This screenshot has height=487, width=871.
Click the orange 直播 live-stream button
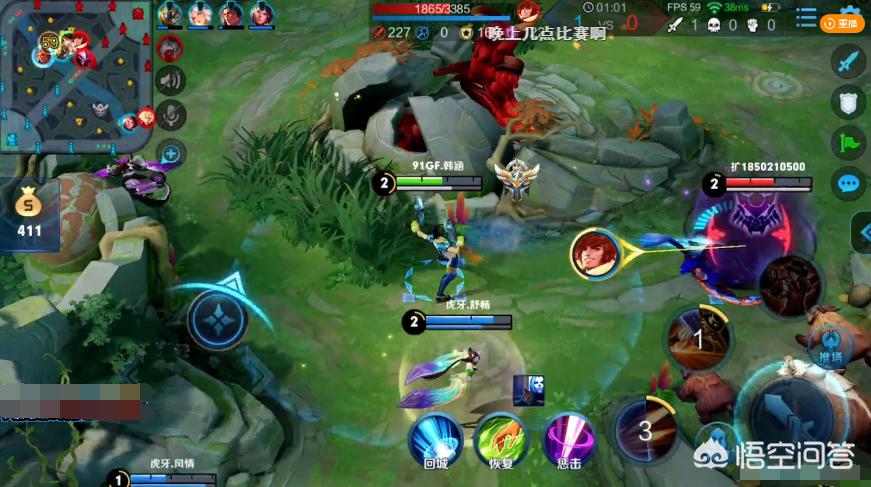[841, 22]
